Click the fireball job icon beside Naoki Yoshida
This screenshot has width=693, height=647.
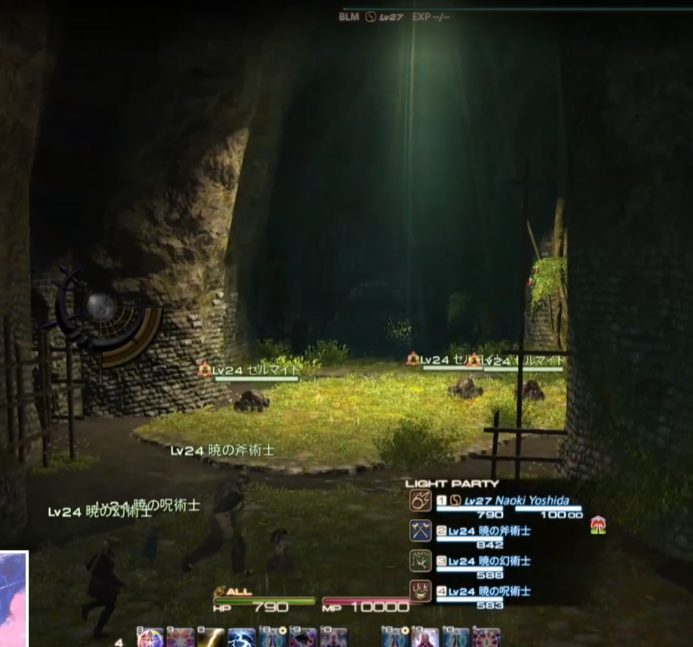click(x=421, y=502)
